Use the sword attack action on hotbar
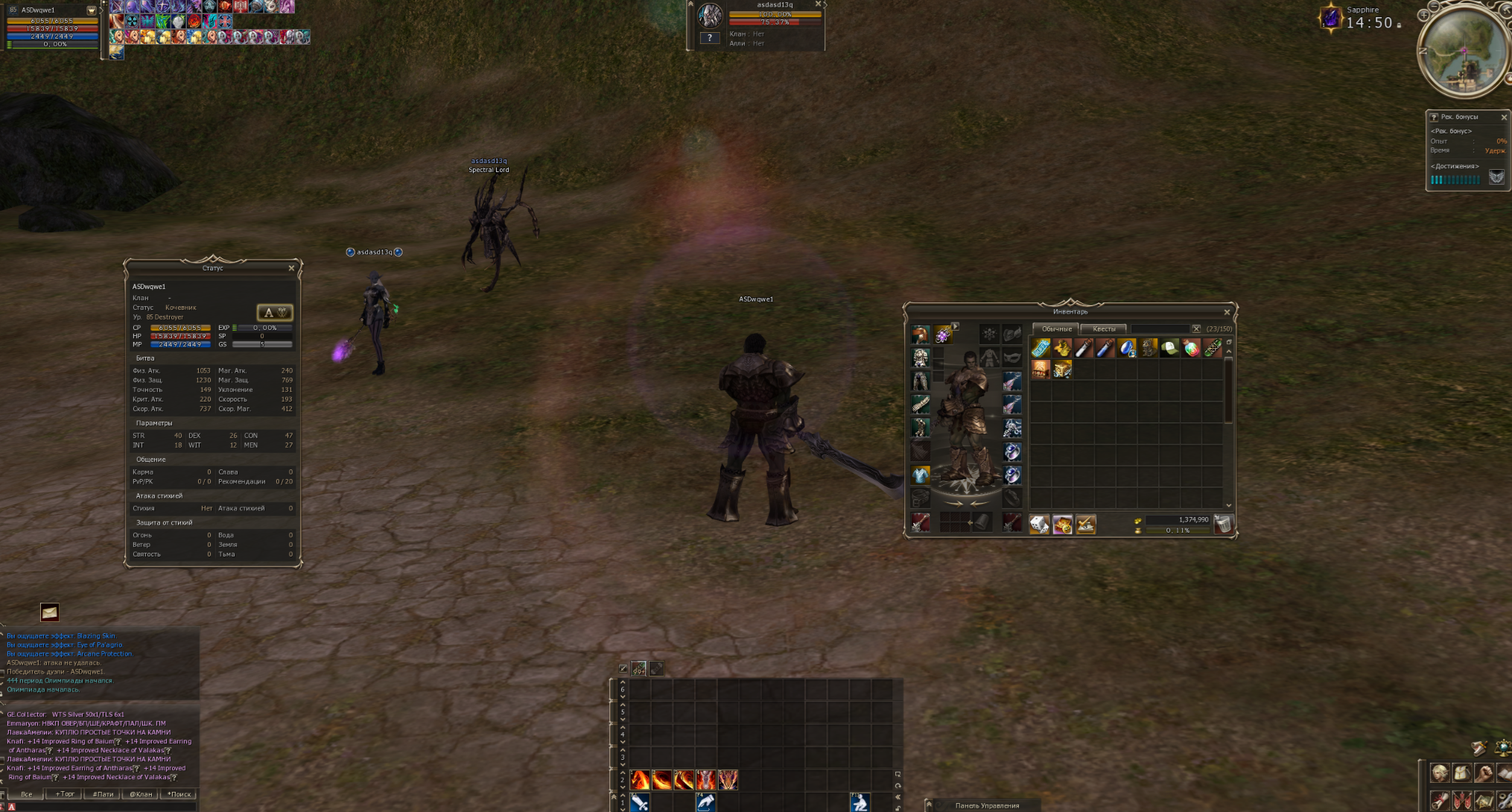Screen dimensions: 1512x812 (x=640, y=802)
